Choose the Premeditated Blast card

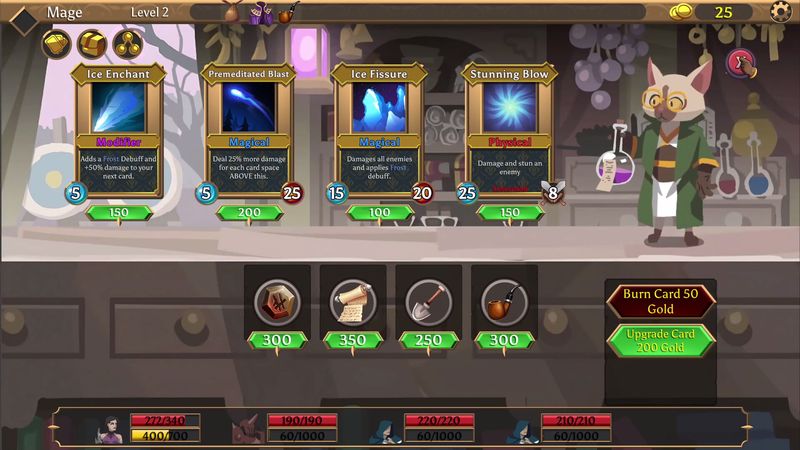[249, 130]
